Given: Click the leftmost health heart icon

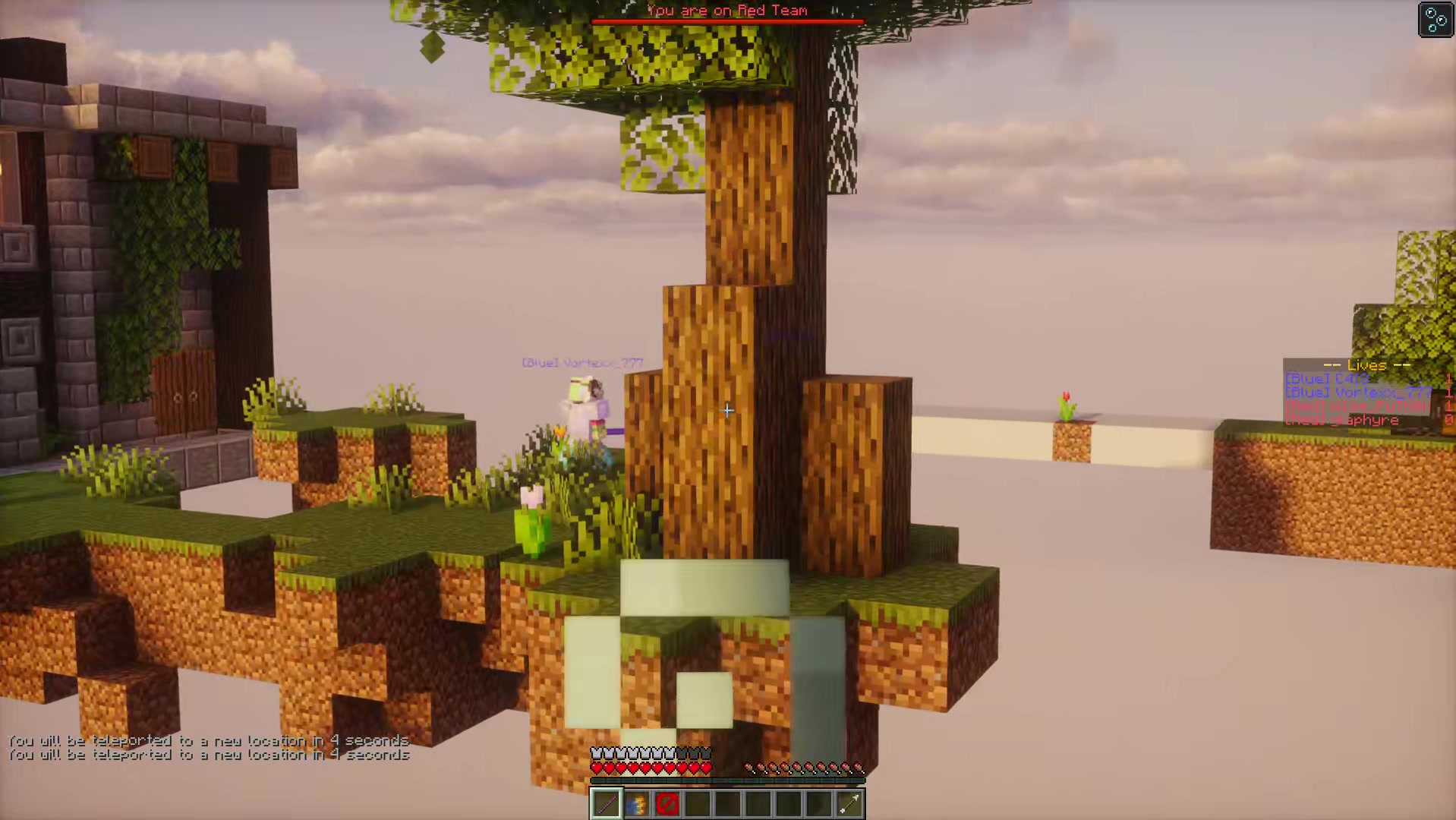Looking at the screenshot, I should (x=596, y=767).
